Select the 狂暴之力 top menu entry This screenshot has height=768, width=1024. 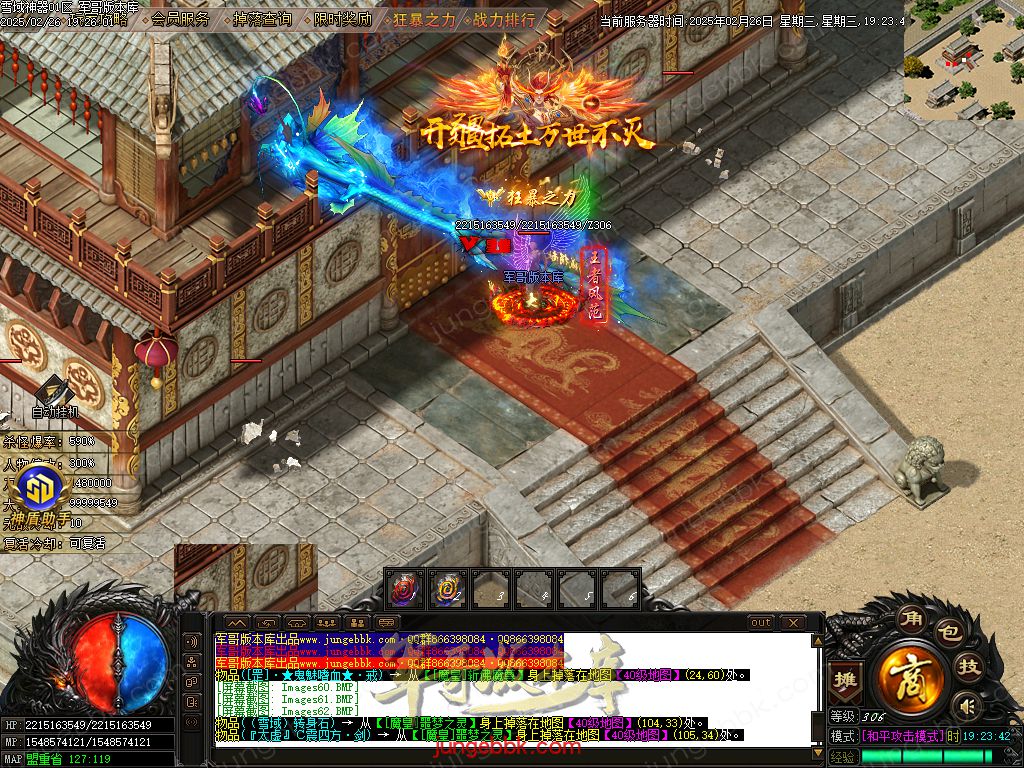tap(422, 19)
